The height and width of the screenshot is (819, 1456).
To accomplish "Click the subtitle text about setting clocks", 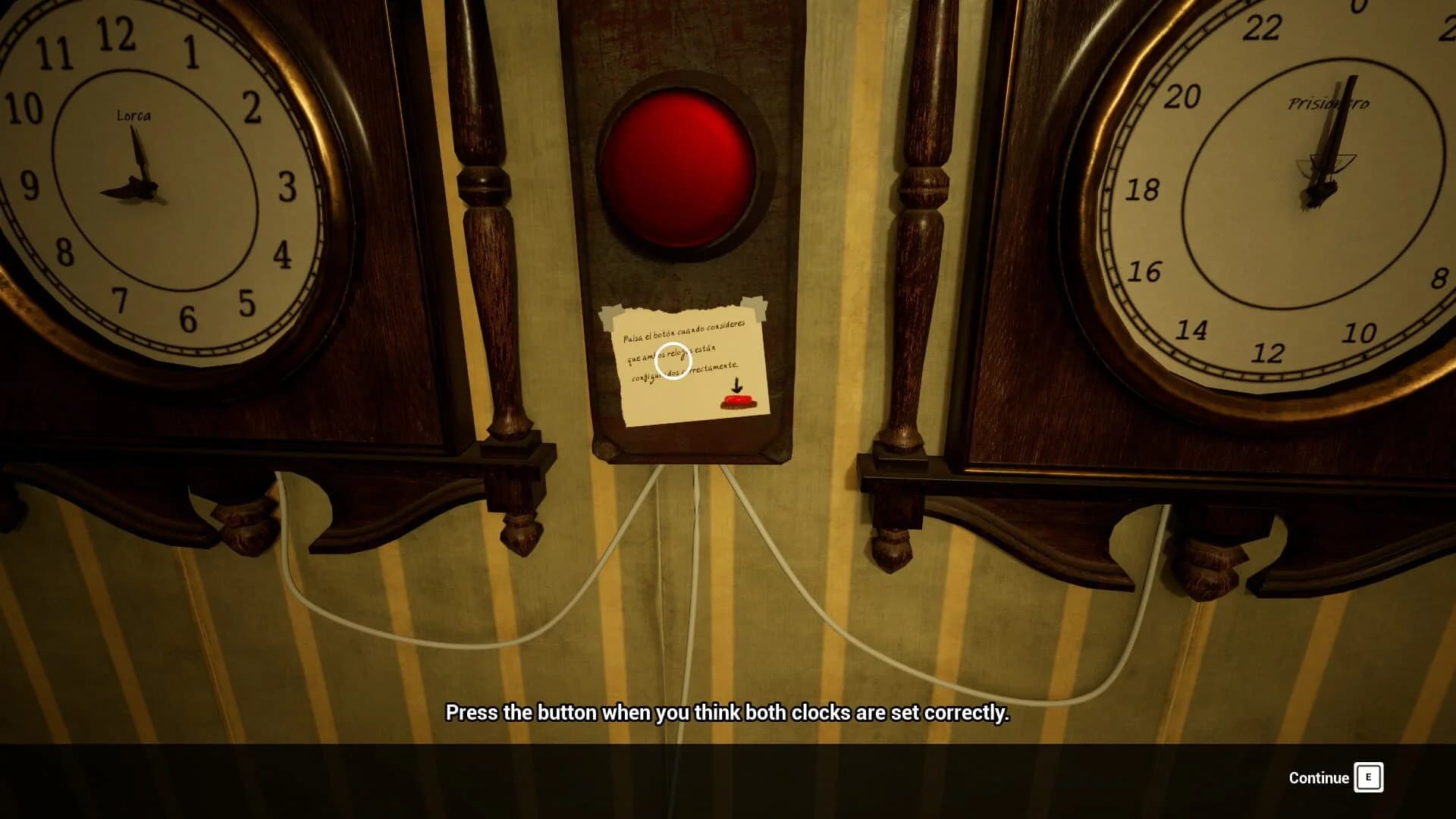I will click(728, 713).
